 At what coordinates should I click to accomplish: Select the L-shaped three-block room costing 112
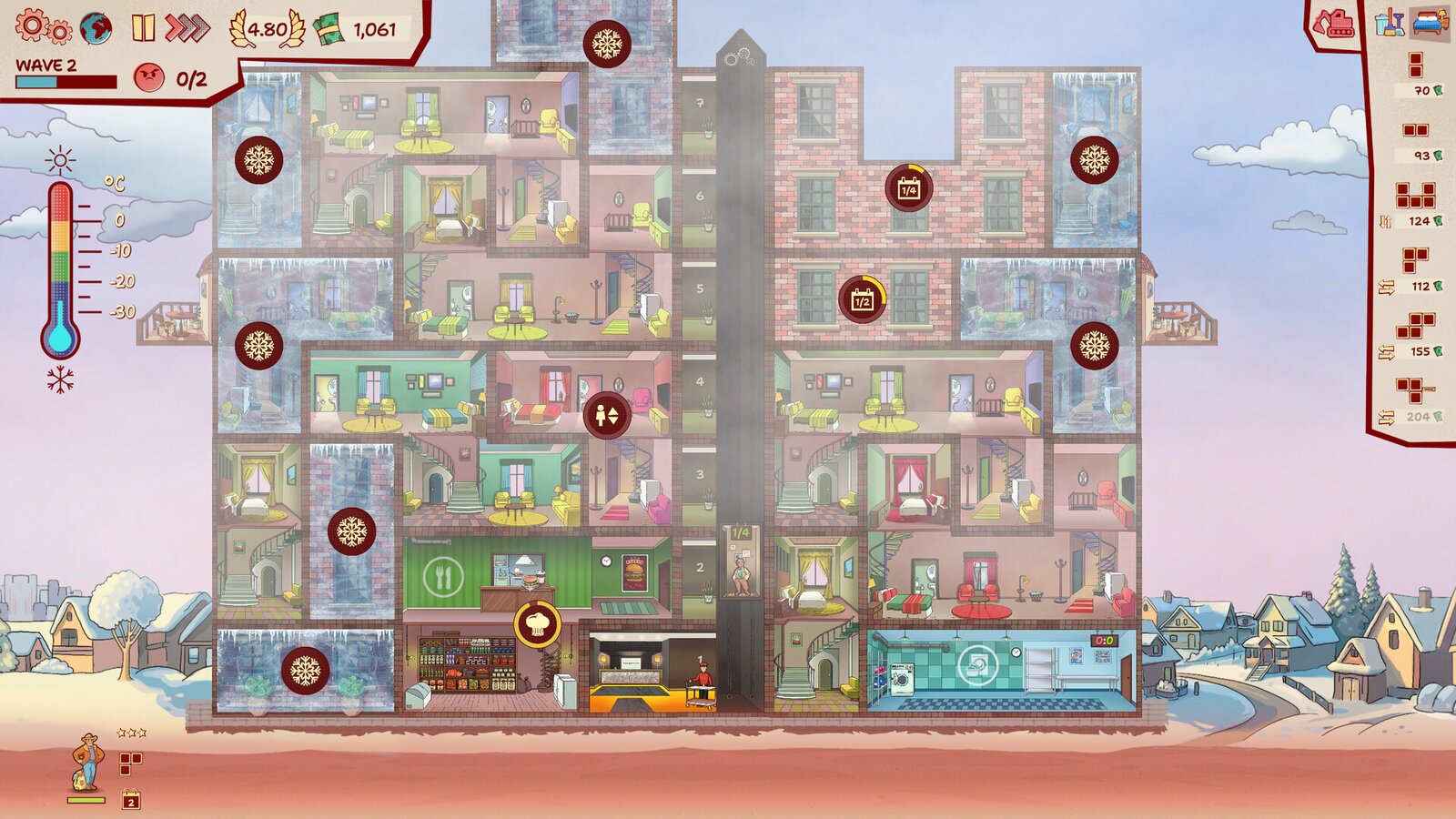point(1415,260)
